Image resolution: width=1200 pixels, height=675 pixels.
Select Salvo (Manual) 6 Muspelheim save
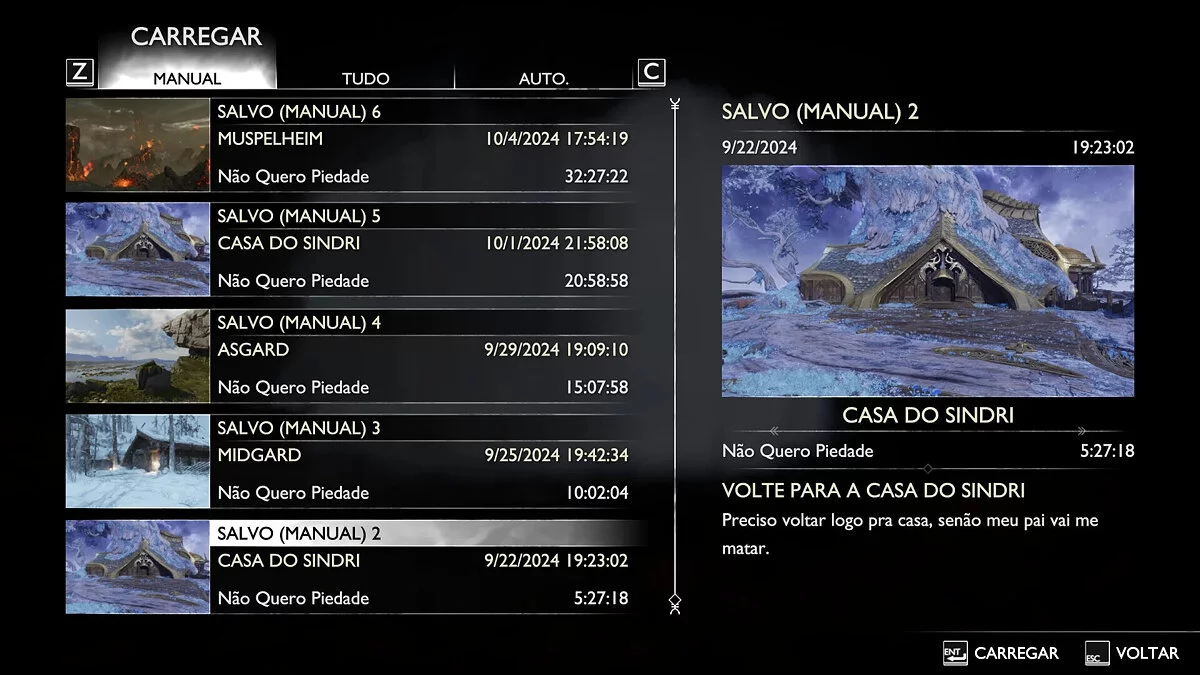pos(422,144)
